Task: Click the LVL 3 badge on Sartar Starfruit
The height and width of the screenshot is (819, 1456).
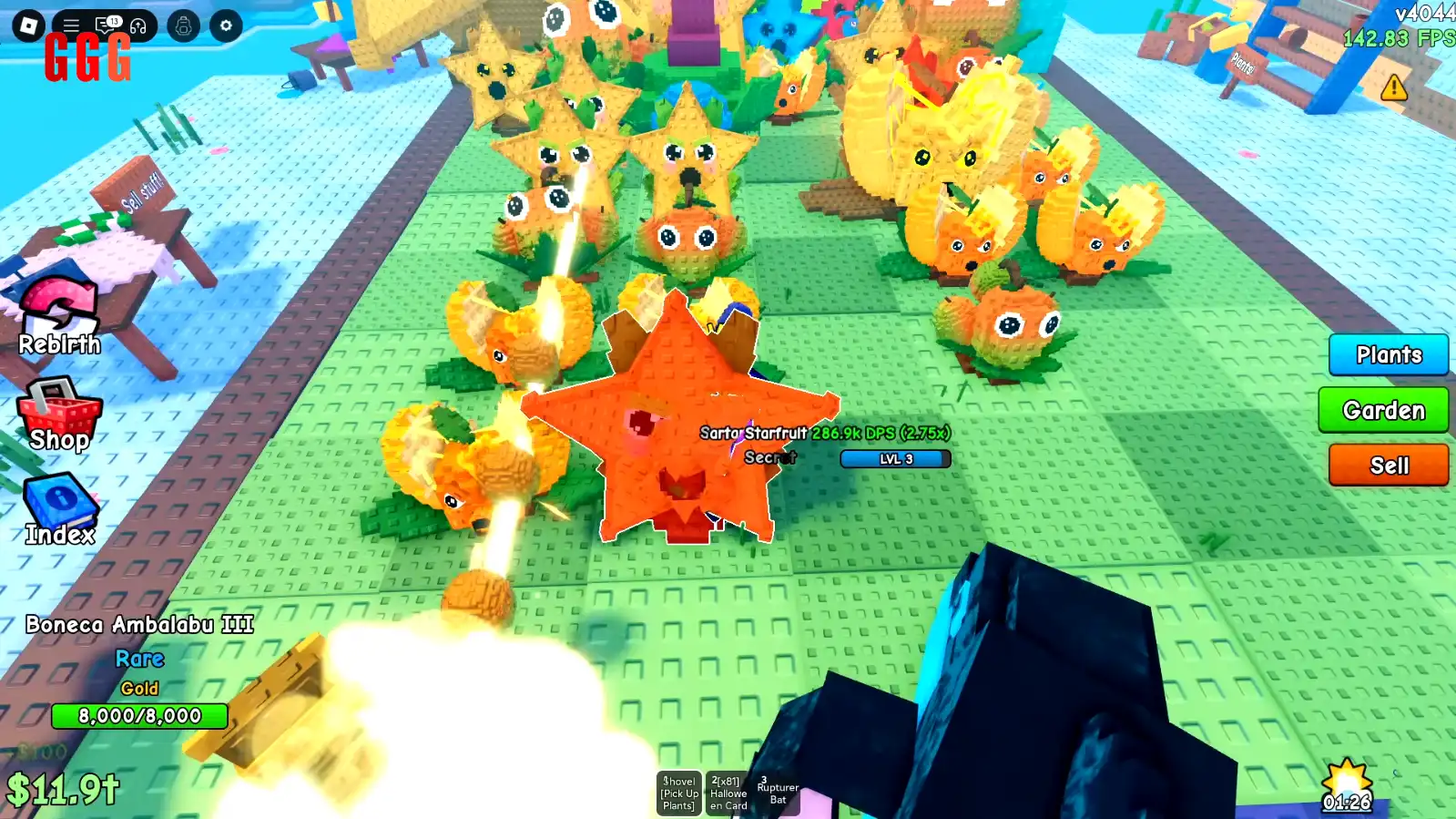Action: pos(893,458)
